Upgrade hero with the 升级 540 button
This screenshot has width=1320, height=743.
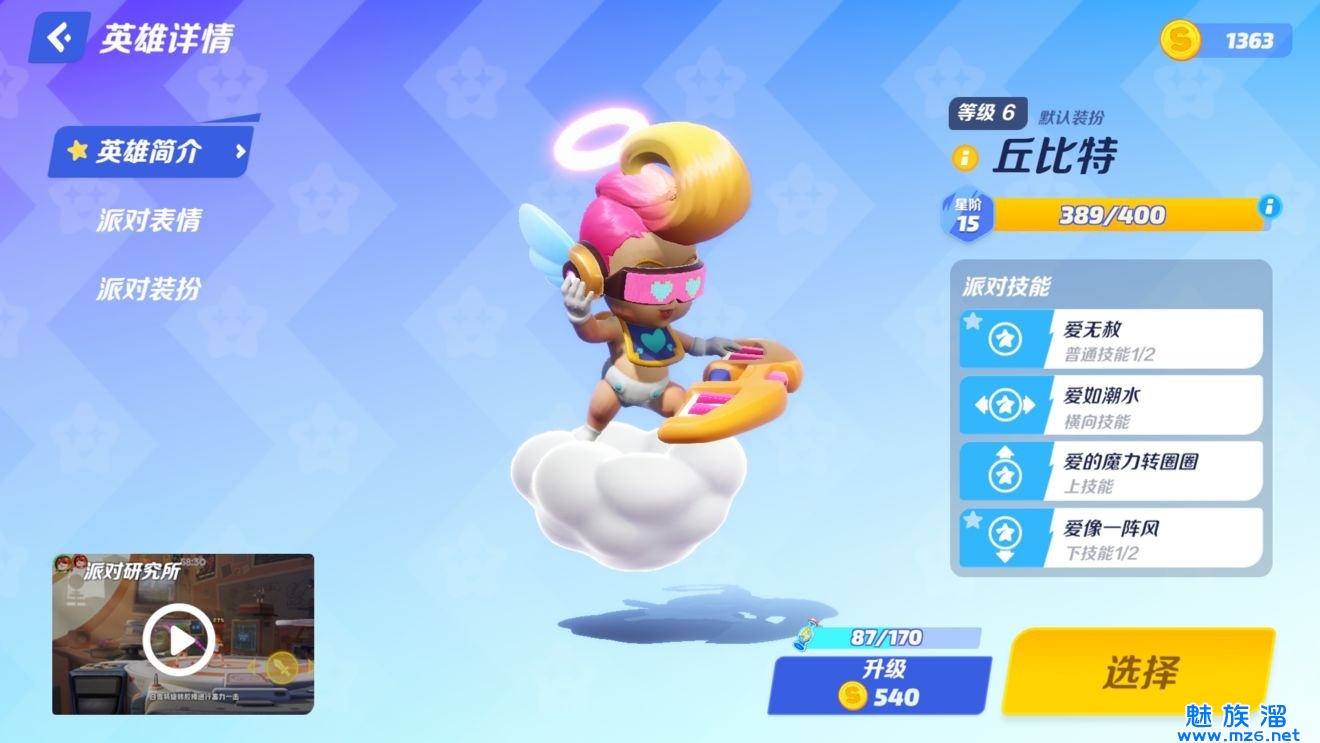[879, 684]
